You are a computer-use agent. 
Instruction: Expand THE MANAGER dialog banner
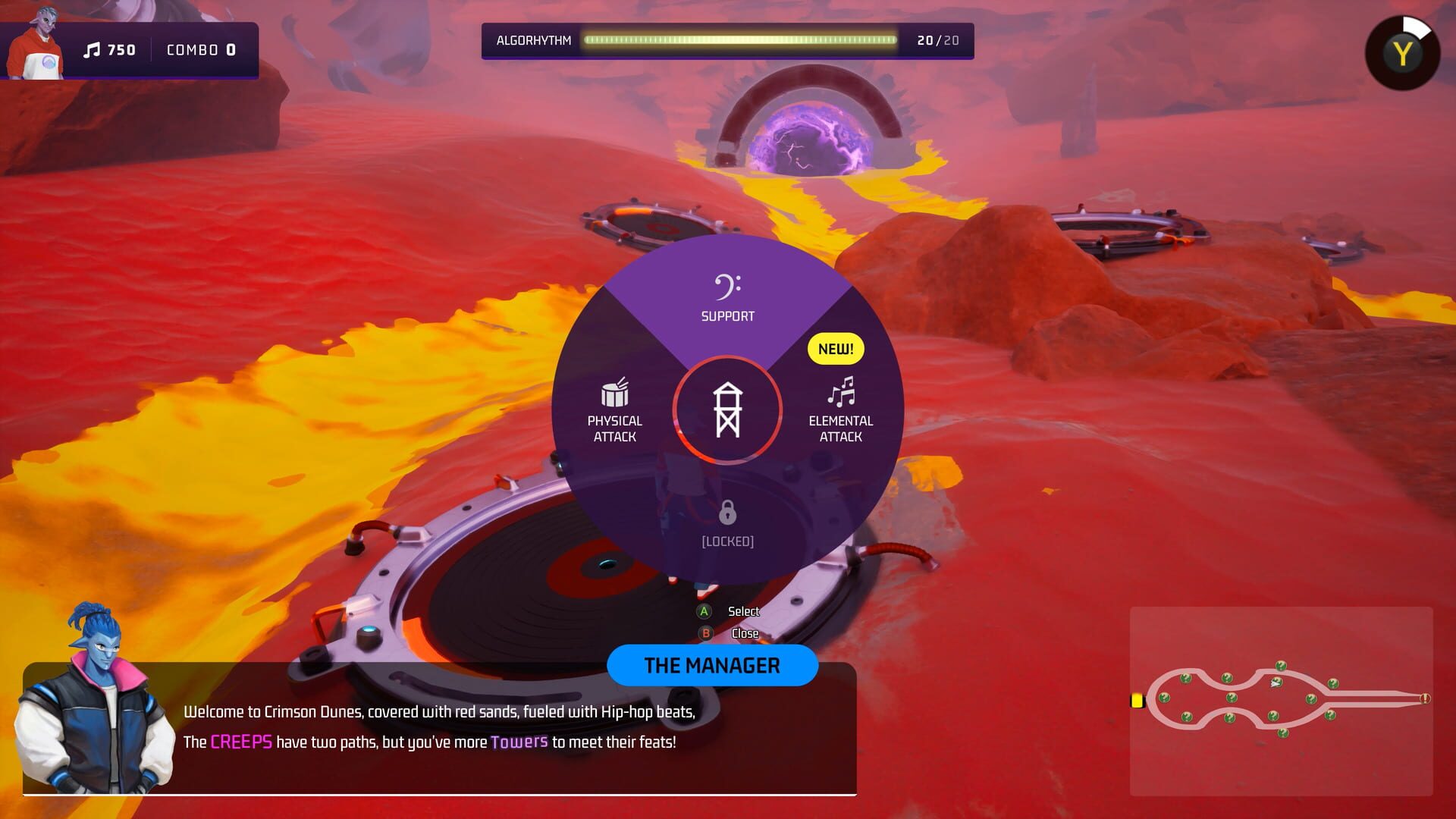pos(712,665)
